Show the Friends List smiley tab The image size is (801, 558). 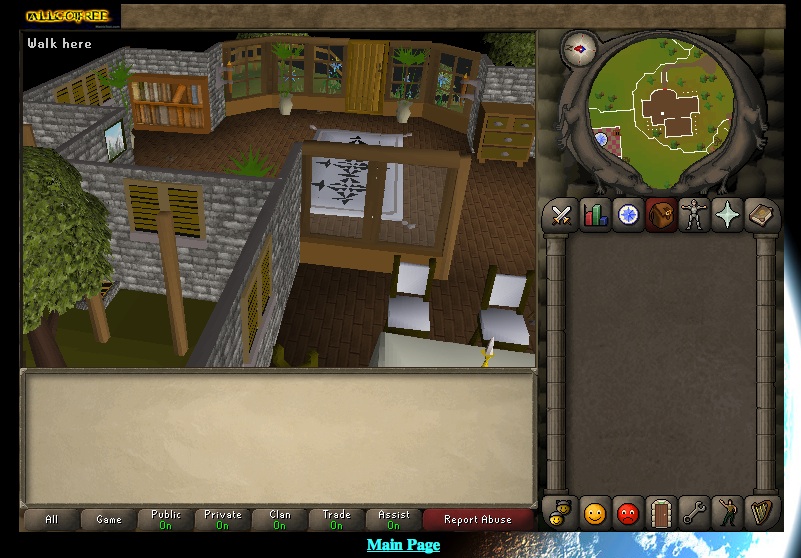pos(595,513)
